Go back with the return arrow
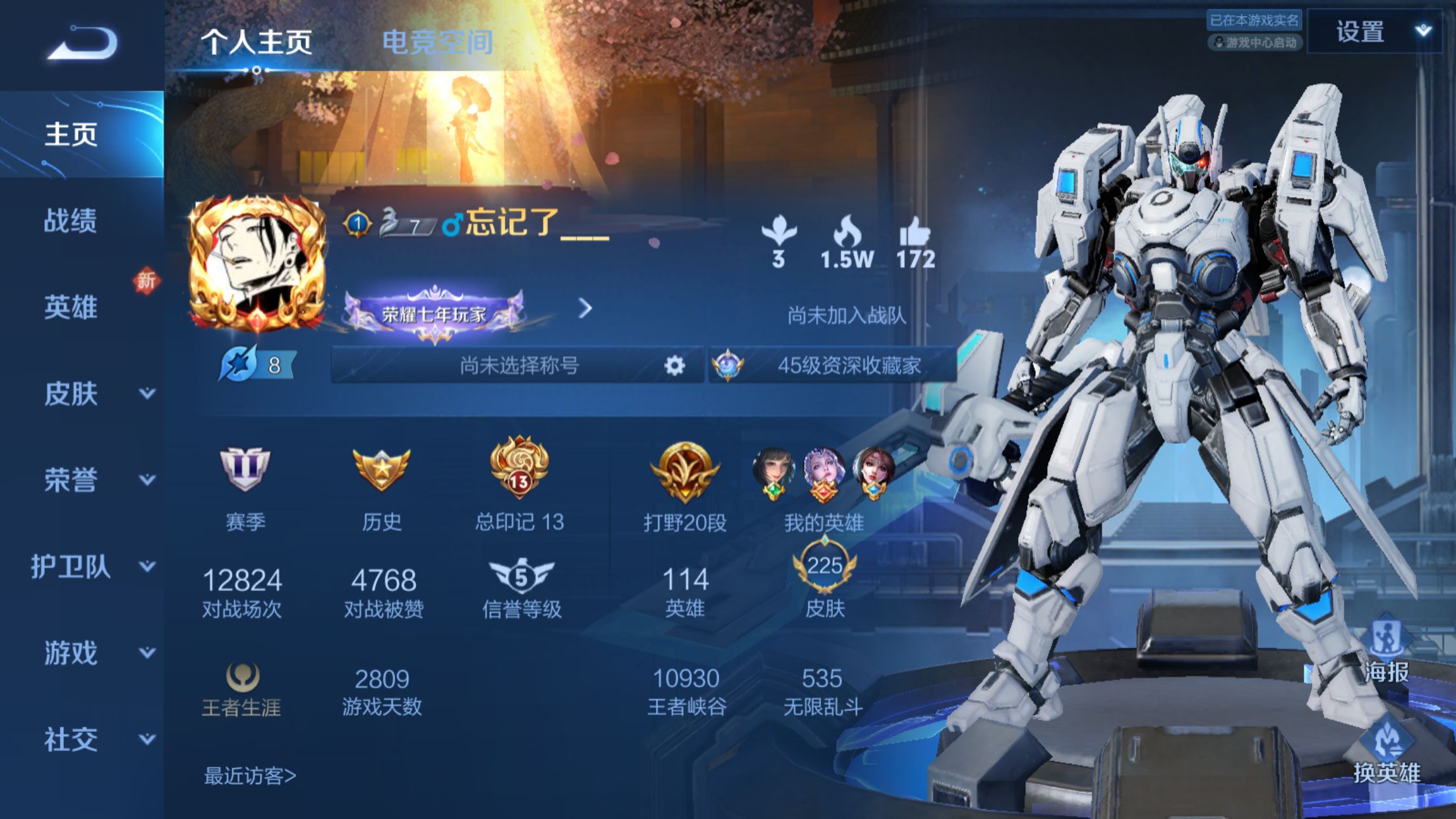Screen dimensions: 1456x819 tap(84, 44)
